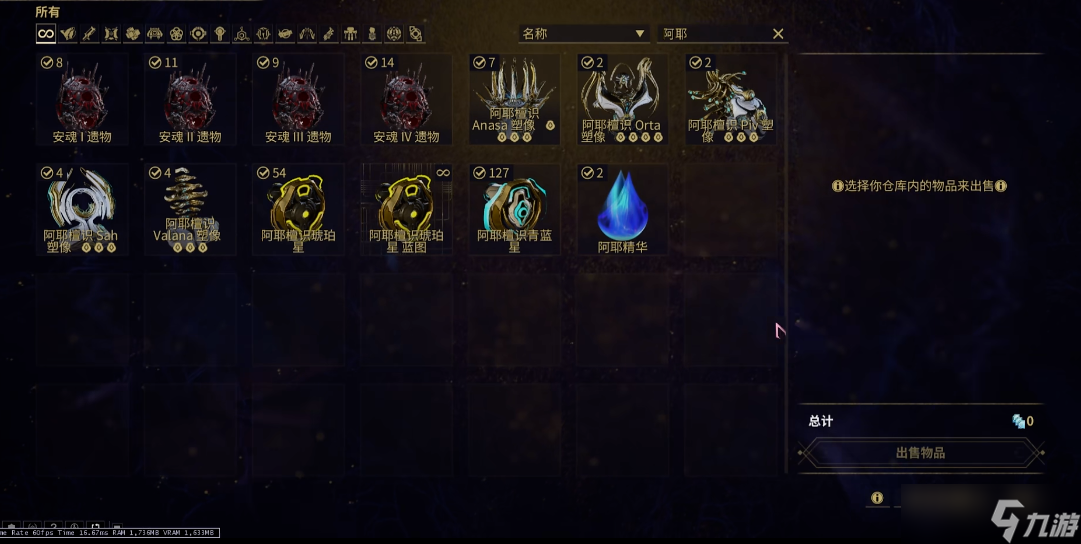Image resolution: width=1081 pixels, height=544 pixels.
Task: Select the 琥珀星 蓝图 blueprint slot
Action: tap(406, 209)
